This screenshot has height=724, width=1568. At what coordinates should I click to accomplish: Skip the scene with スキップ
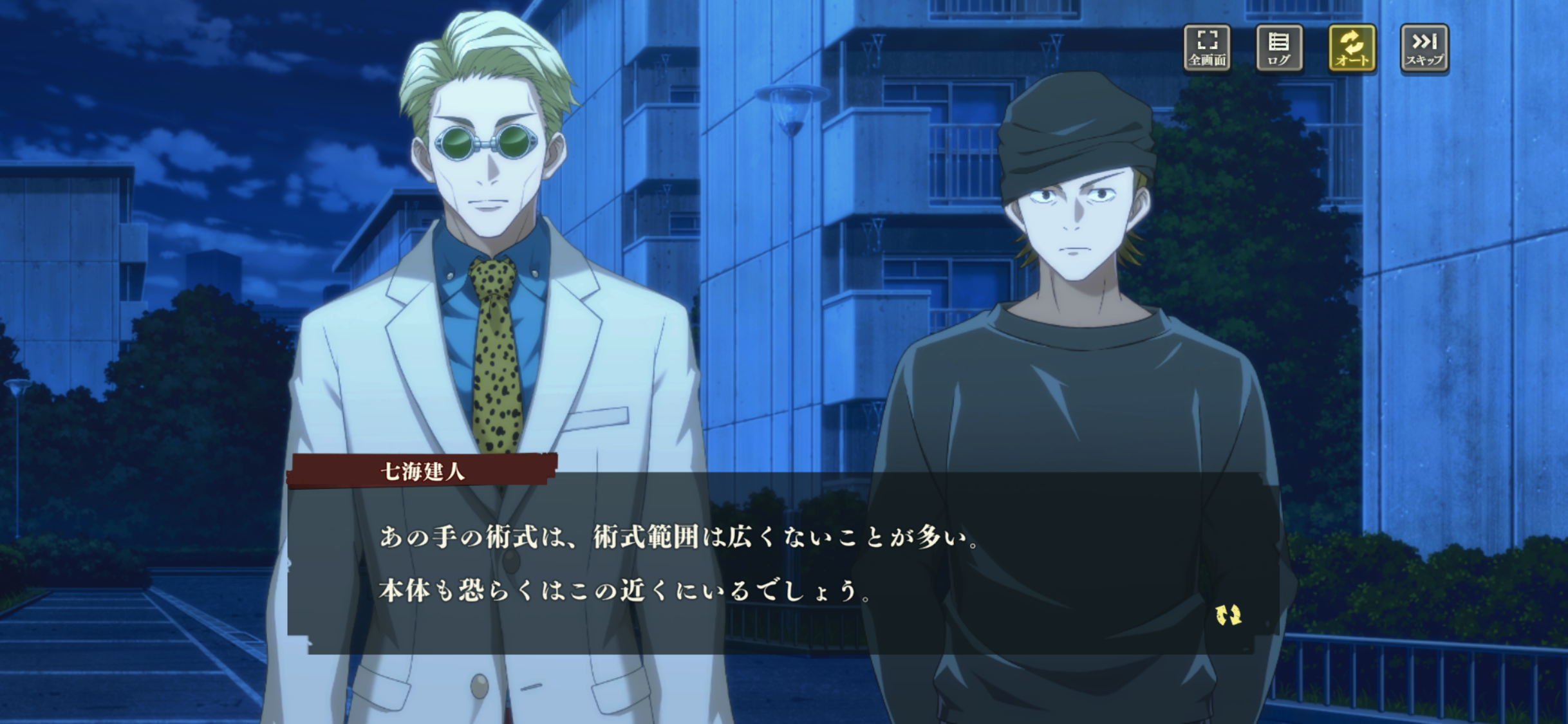(1424, 48)
